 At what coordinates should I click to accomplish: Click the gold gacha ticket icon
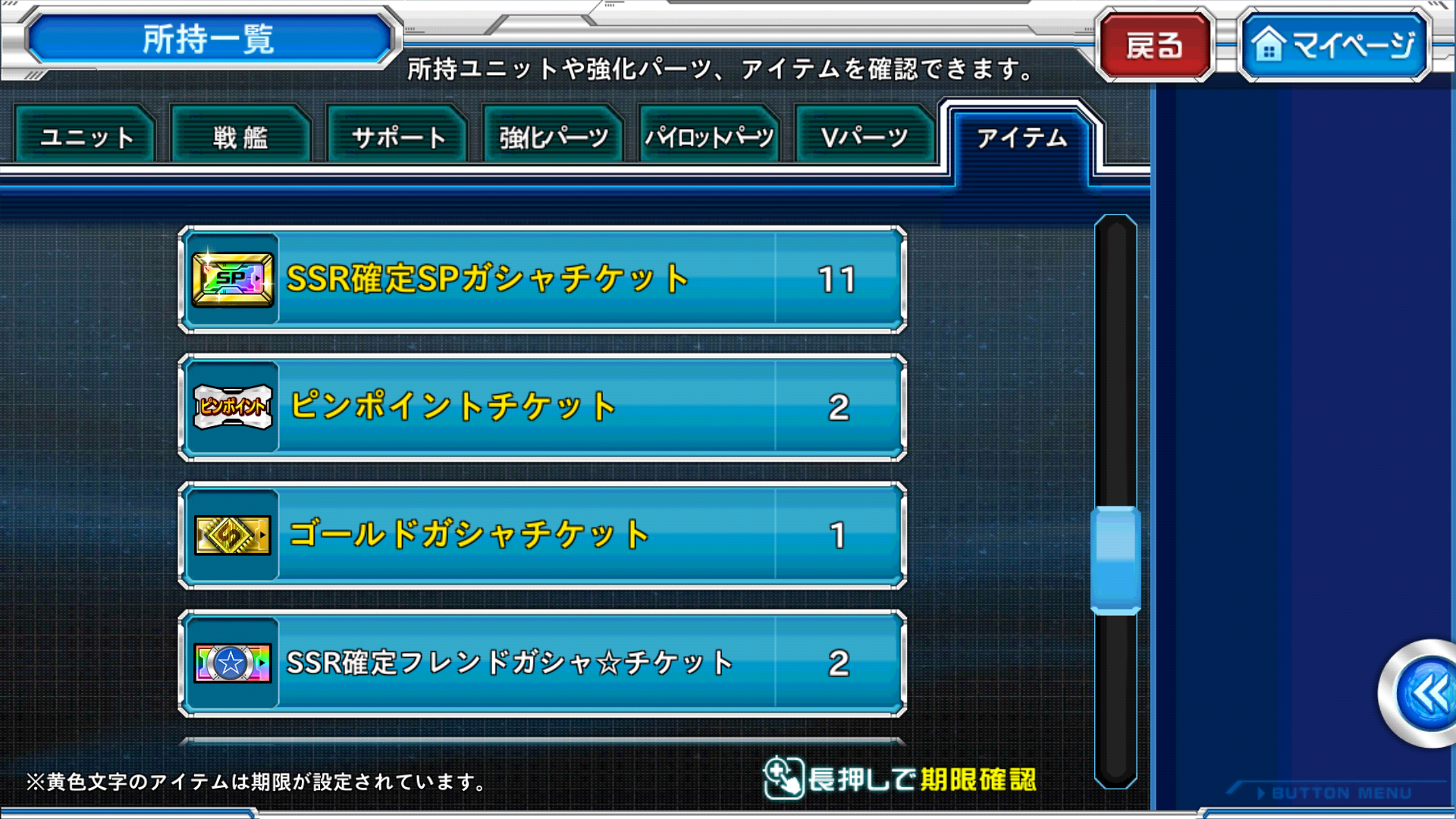pyautogui.click(x=233, y=535)
